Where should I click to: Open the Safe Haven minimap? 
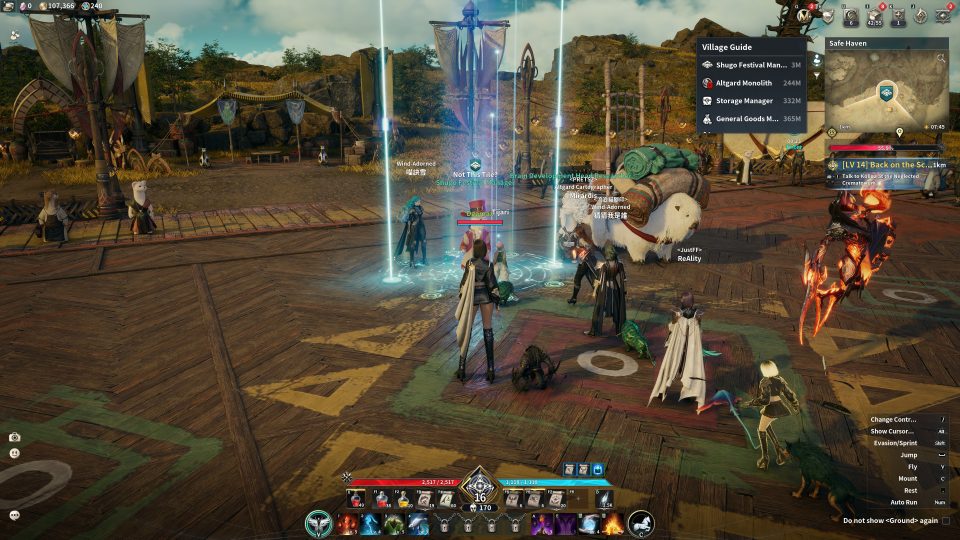pyautogui.click(x=886, y=92)
